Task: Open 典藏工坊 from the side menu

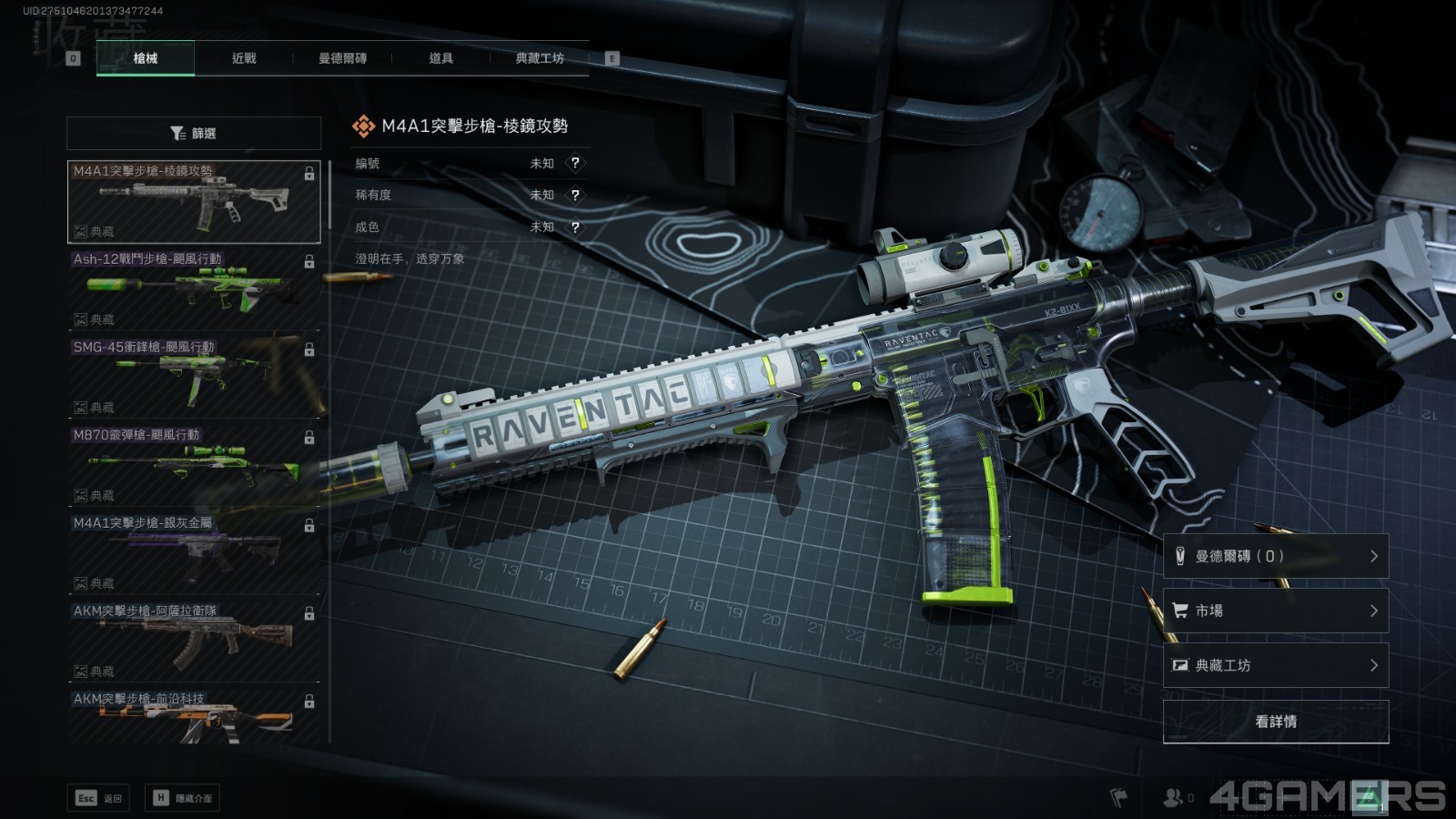Action: pos(1276,665)
